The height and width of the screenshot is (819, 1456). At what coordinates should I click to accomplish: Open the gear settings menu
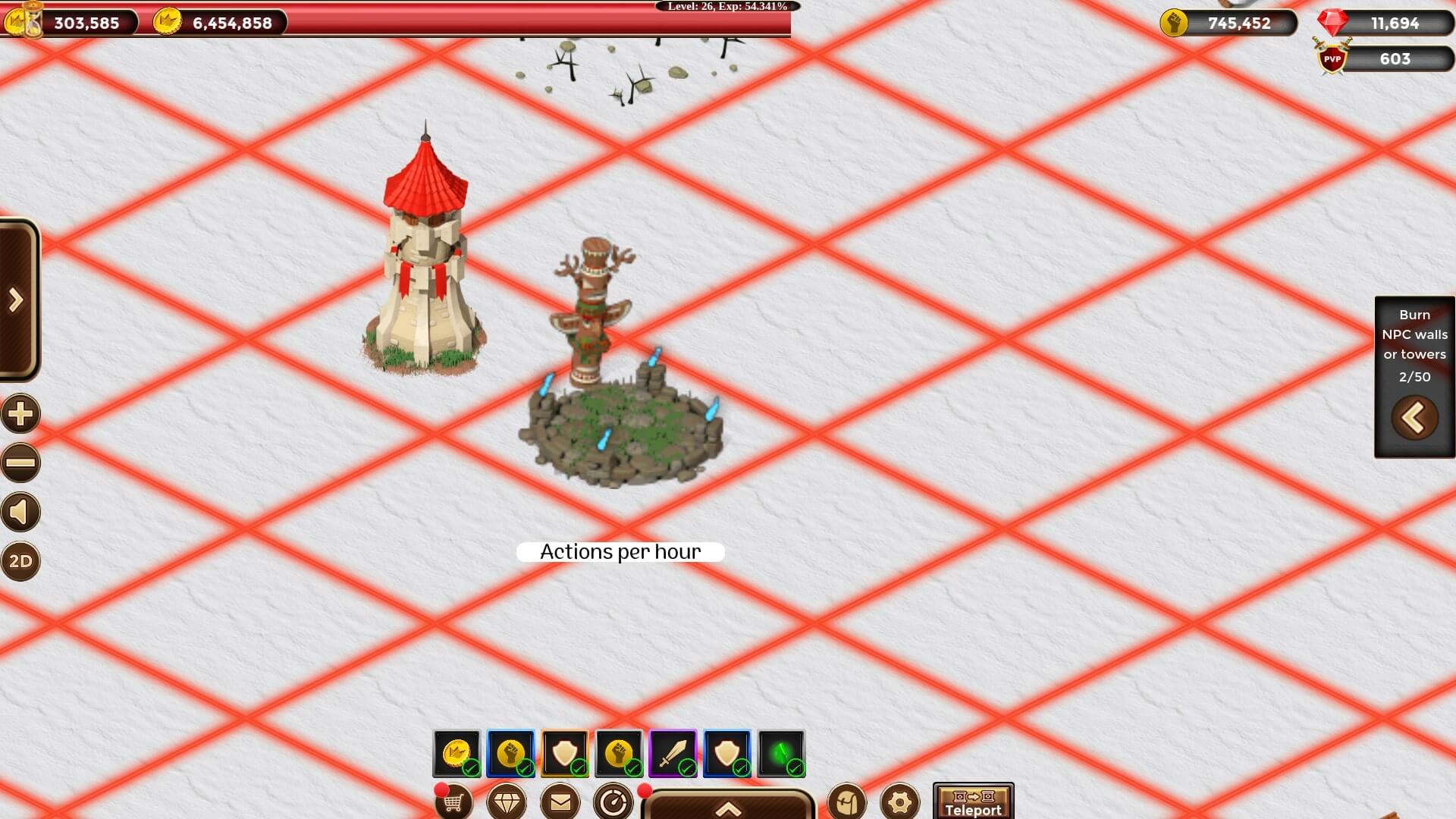point(900,802)
